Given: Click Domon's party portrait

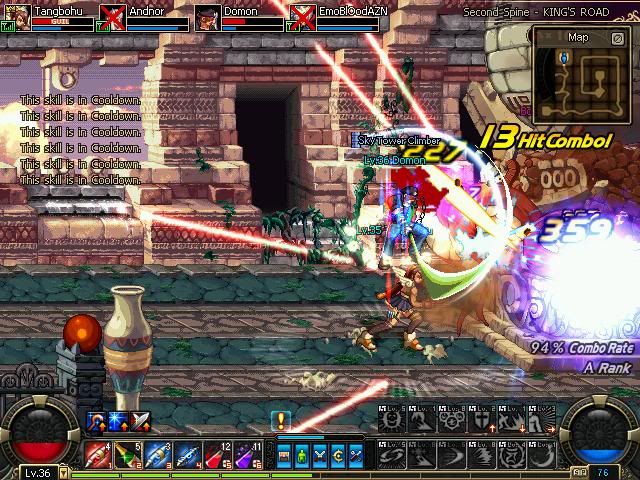Looking at the screenshot, I should [208, 17].
